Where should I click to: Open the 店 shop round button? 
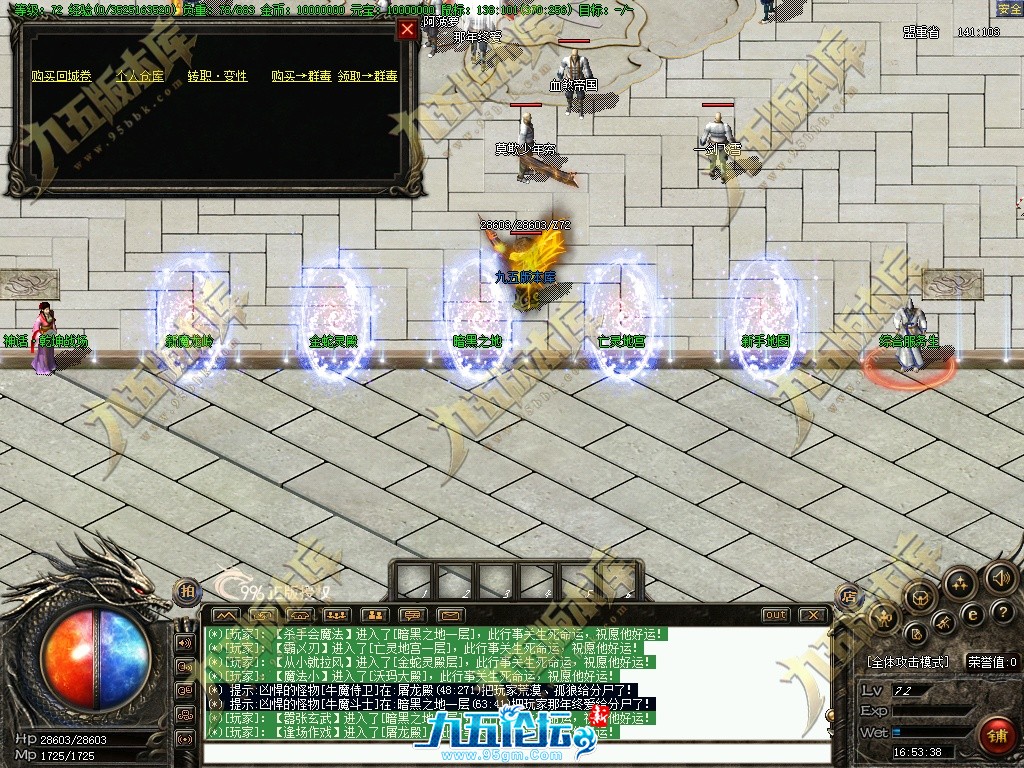click(849, 596)
